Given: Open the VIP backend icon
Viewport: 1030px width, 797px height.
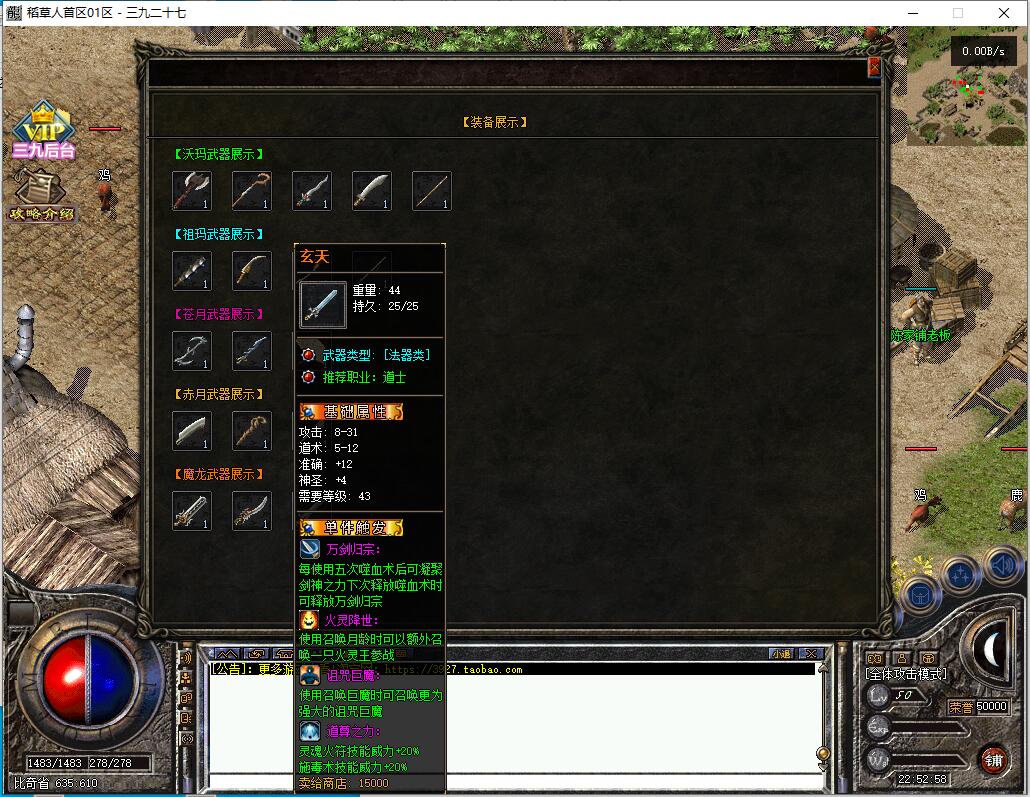Looking at the screenshot, I should 43,130.
